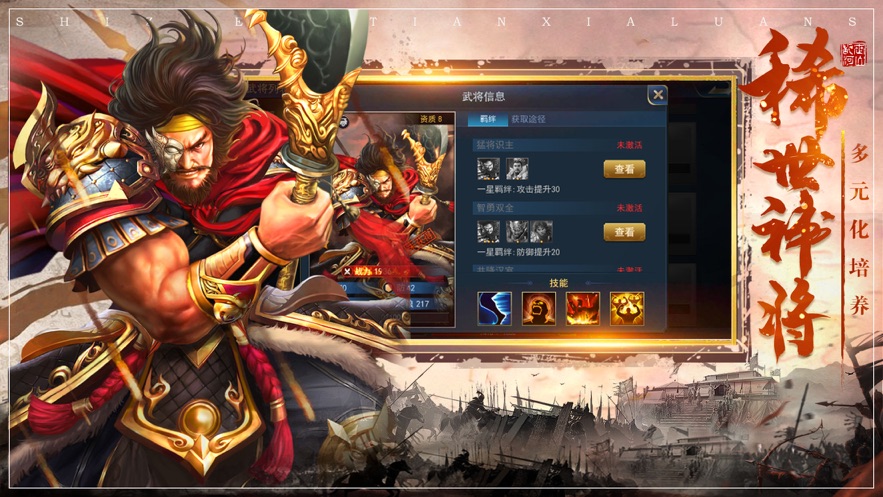Select the golden flexing figure skill icon
This screenshot has width=883, height=497.
coord(627,308)
